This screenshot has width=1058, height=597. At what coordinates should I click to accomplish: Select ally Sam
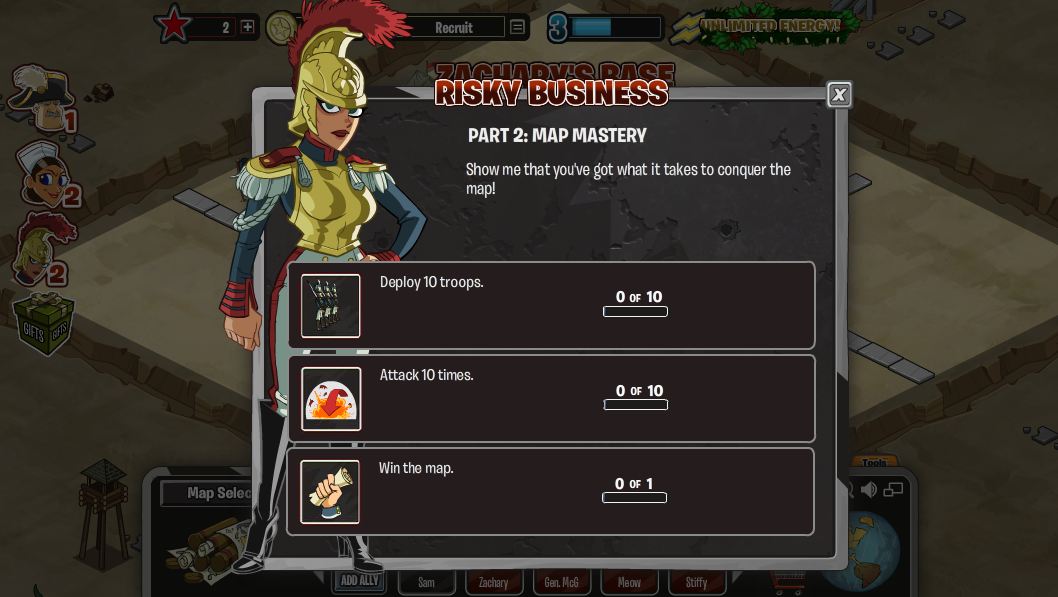click(x=427, y=582)
